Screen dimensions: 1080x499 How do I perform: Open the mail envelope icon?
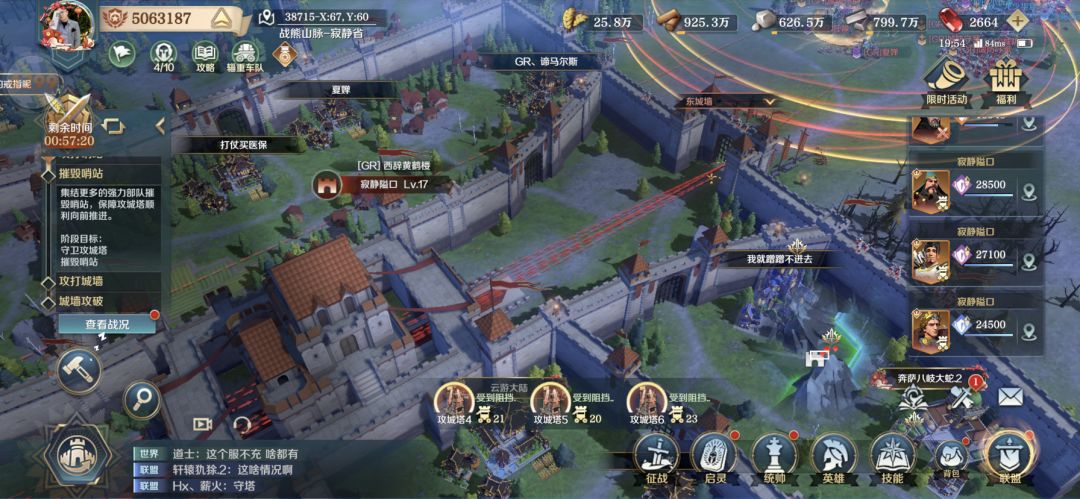(x=1010, y=396)
